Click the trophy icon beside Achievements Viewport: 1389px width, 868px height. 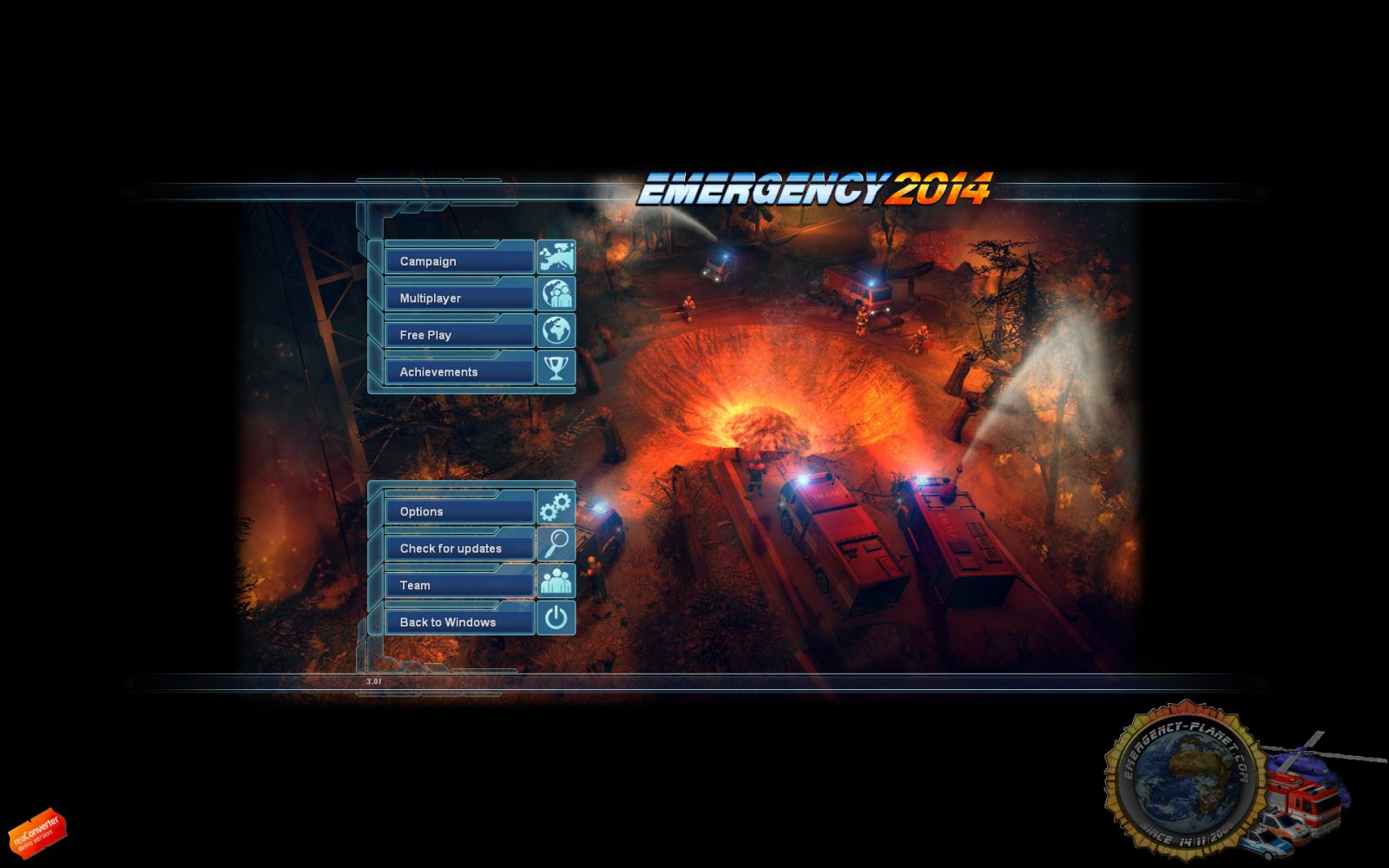tap(556, 368)
